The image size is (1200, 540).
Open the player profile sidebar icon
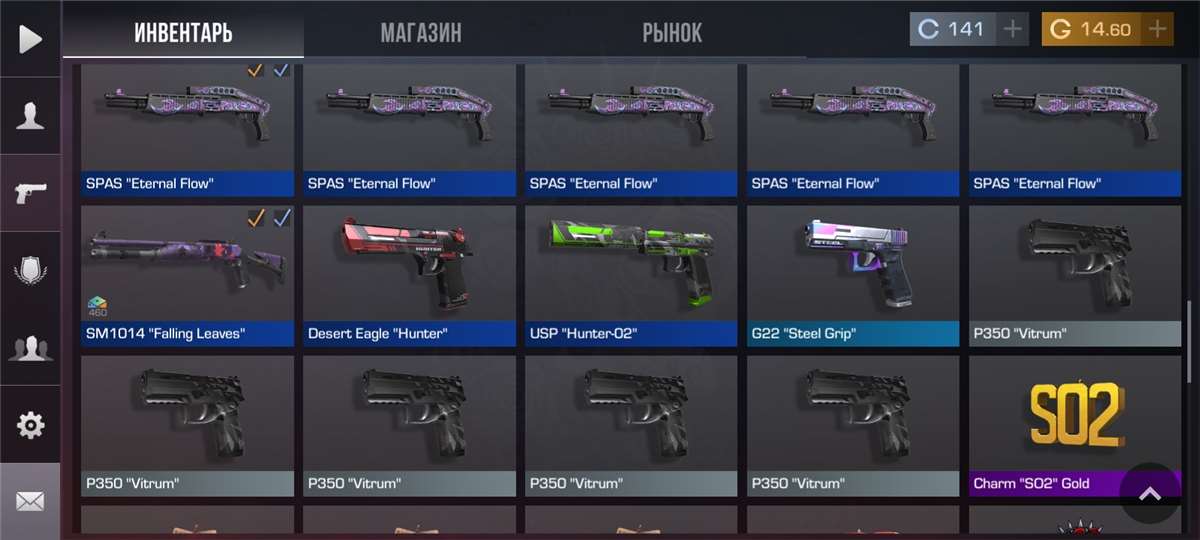tap(30, 116)
